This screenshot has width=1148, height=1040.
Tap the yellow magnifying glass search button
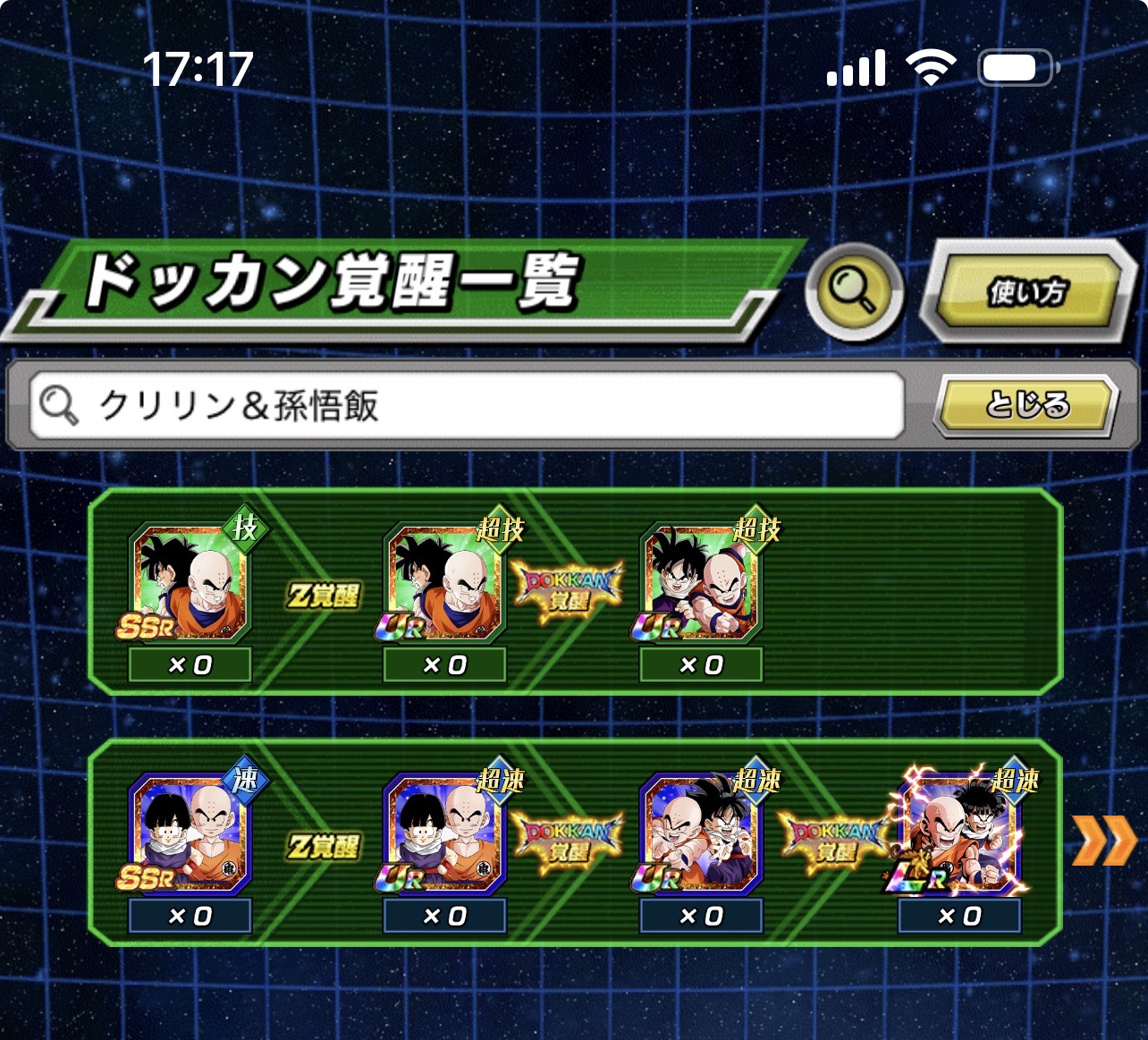(854, 291)
